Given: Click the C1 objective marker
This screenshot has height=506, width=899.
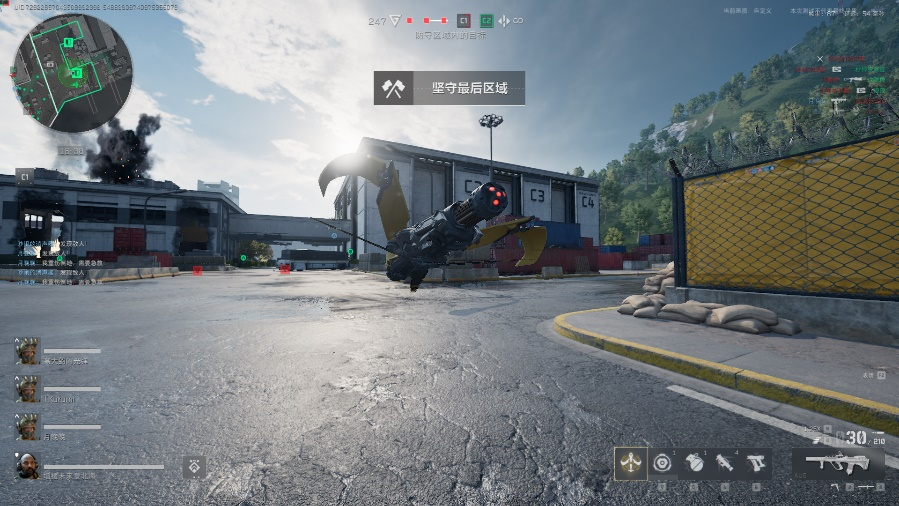Looking at the screenshot, I should point(463,20).
